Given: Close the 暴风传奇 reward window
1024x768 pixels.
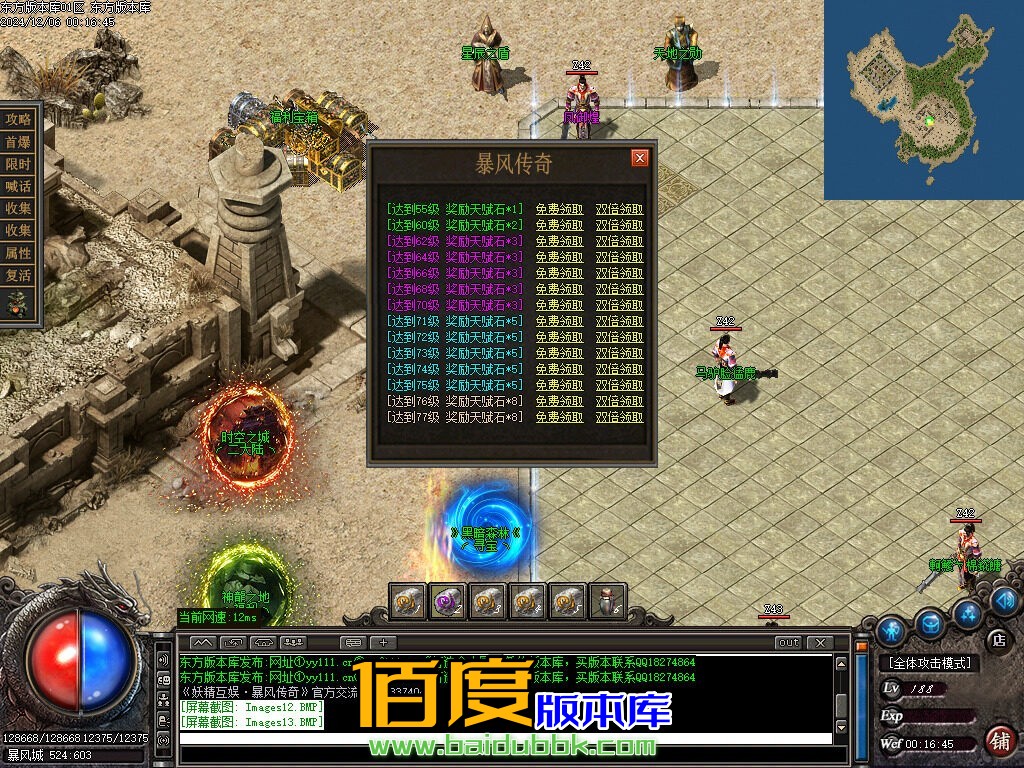Looking at the screenshot, I should [x=640, y=158].
